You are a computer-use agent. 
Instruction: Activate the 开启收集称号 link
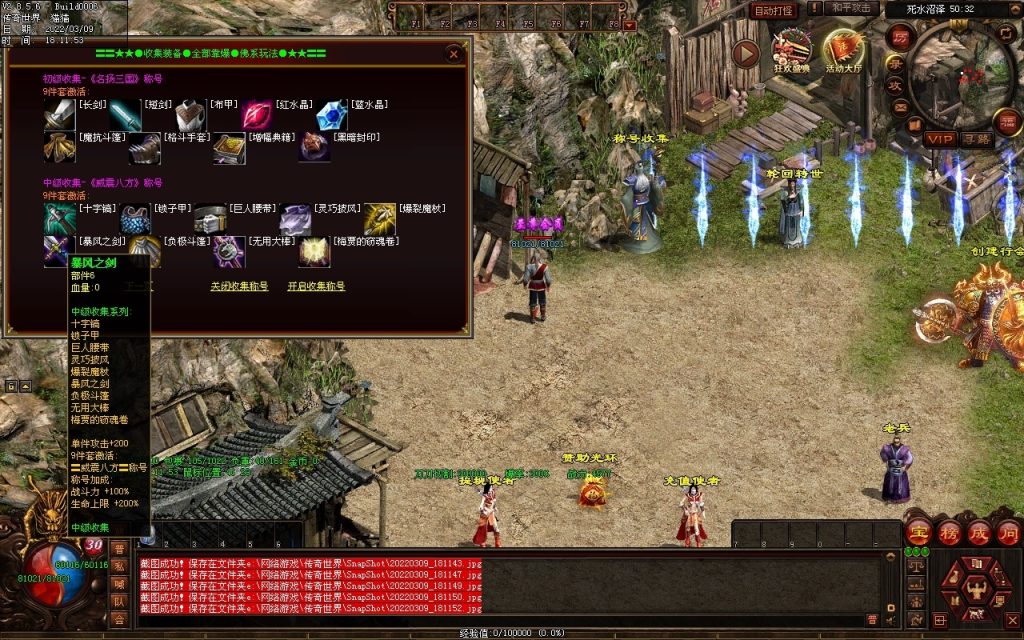click(x=316, y=286)
